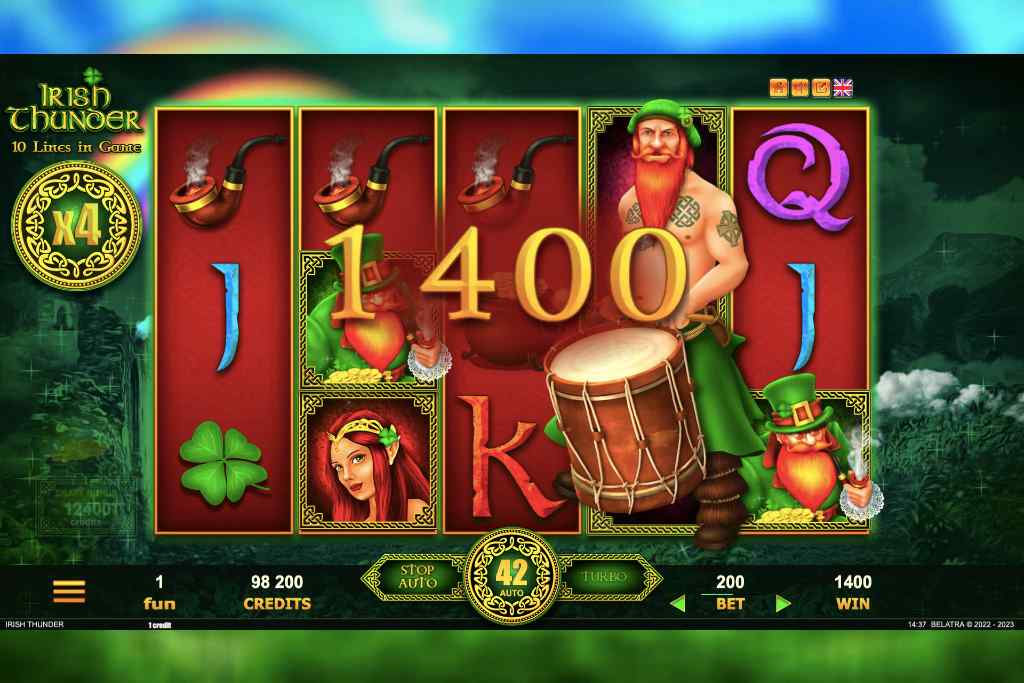1024x683 pixels.
Task: Change the 1 fun coin denomination
Action: 159,592
